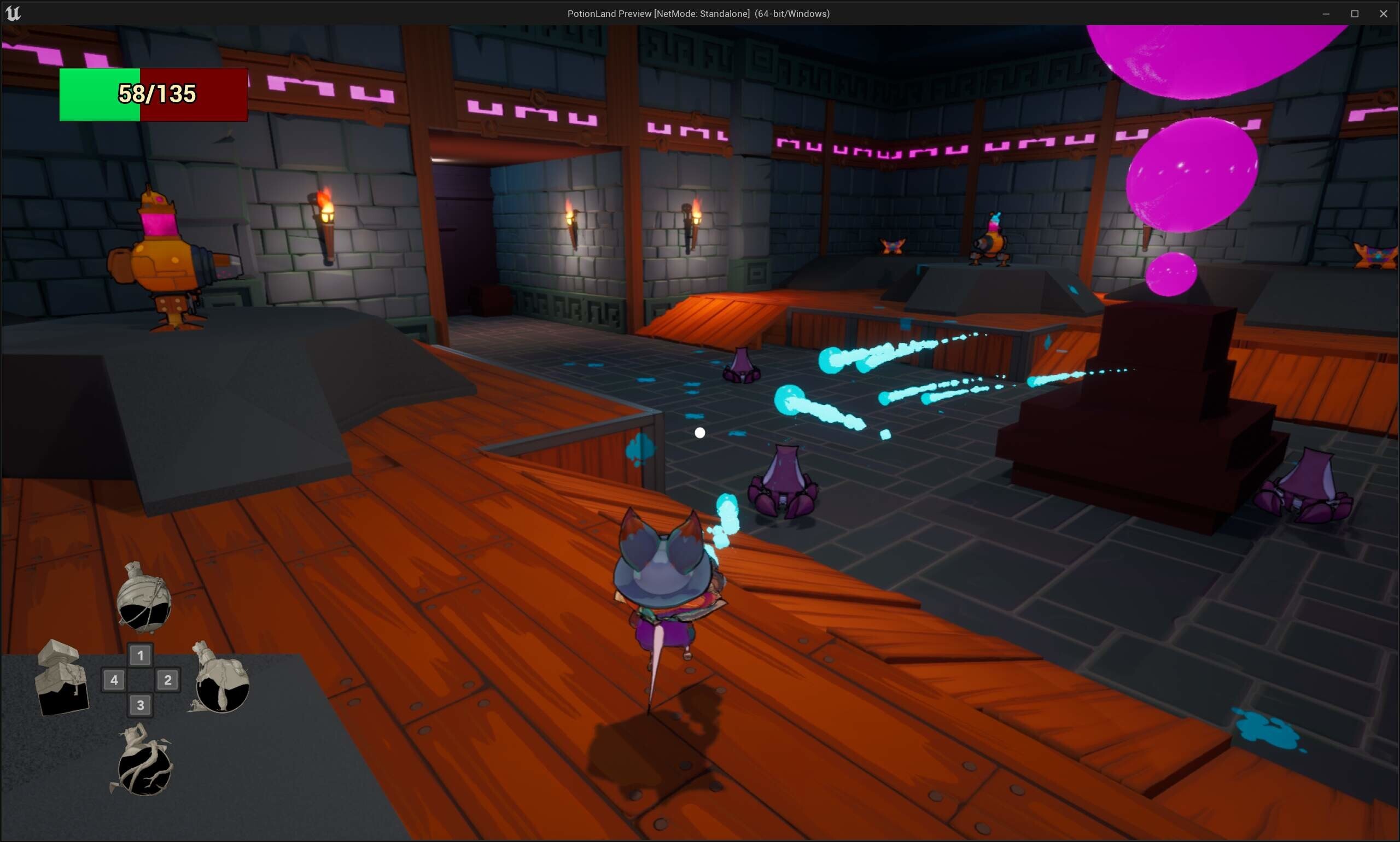Click the green portion of the 58/135 health bar
The height and width of the screenshot is (842, 1400).
[x=100, y=95]
